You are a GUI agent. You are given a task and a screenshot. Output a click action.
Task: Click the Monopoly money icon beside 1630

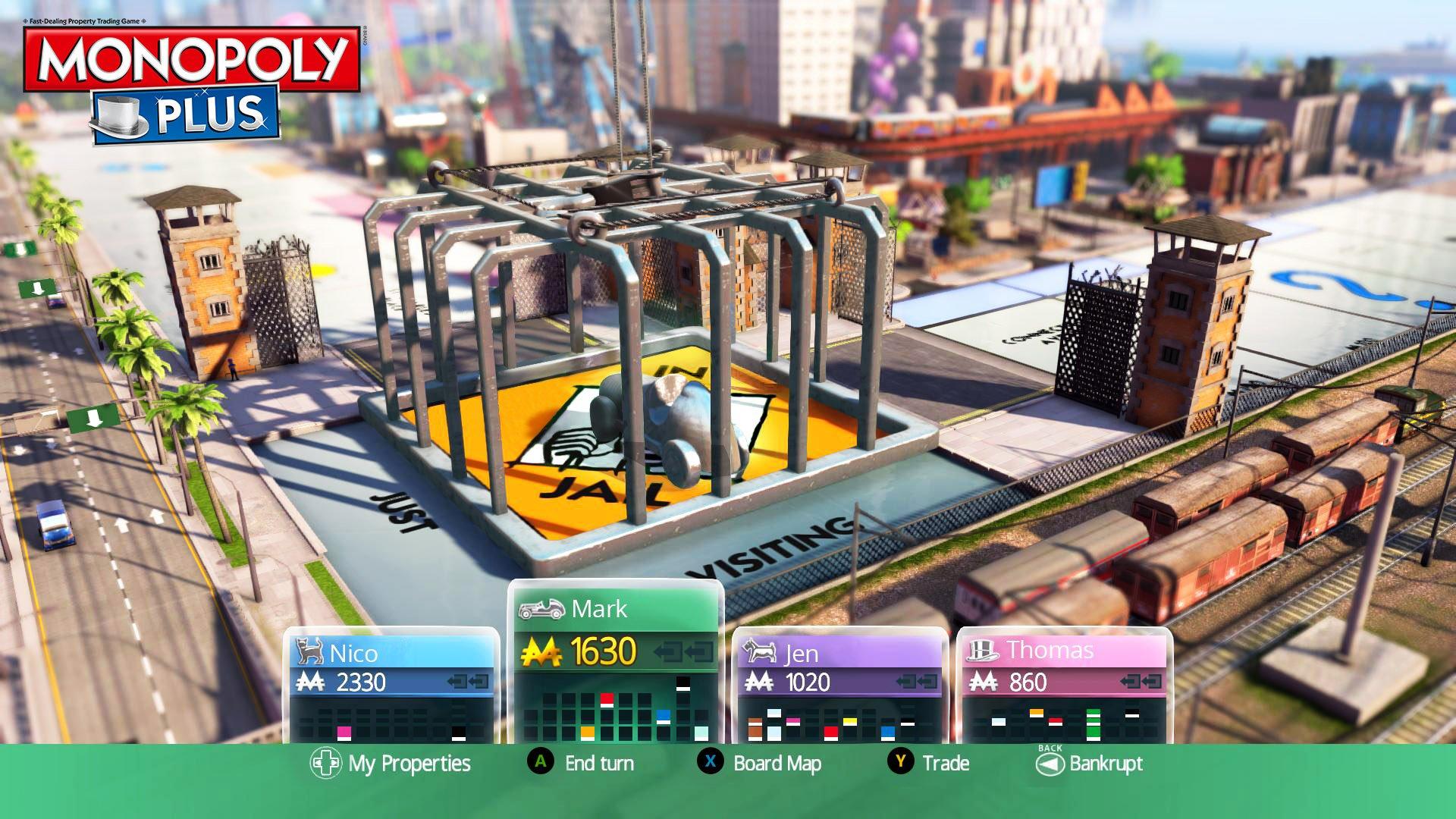[541, 651]
